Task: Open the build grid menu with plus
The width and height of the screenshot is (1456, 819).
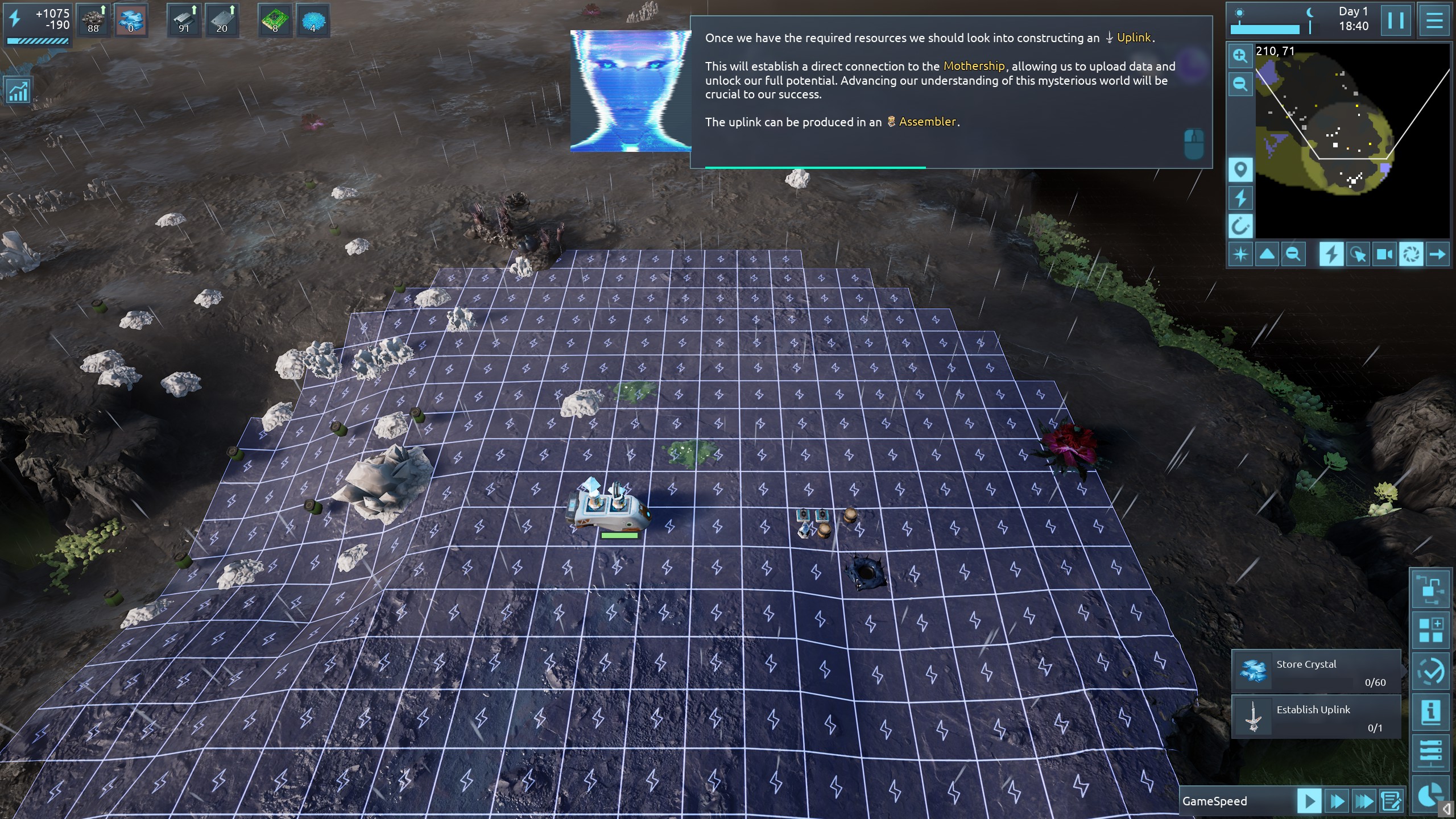Action: click(1430, 630)
